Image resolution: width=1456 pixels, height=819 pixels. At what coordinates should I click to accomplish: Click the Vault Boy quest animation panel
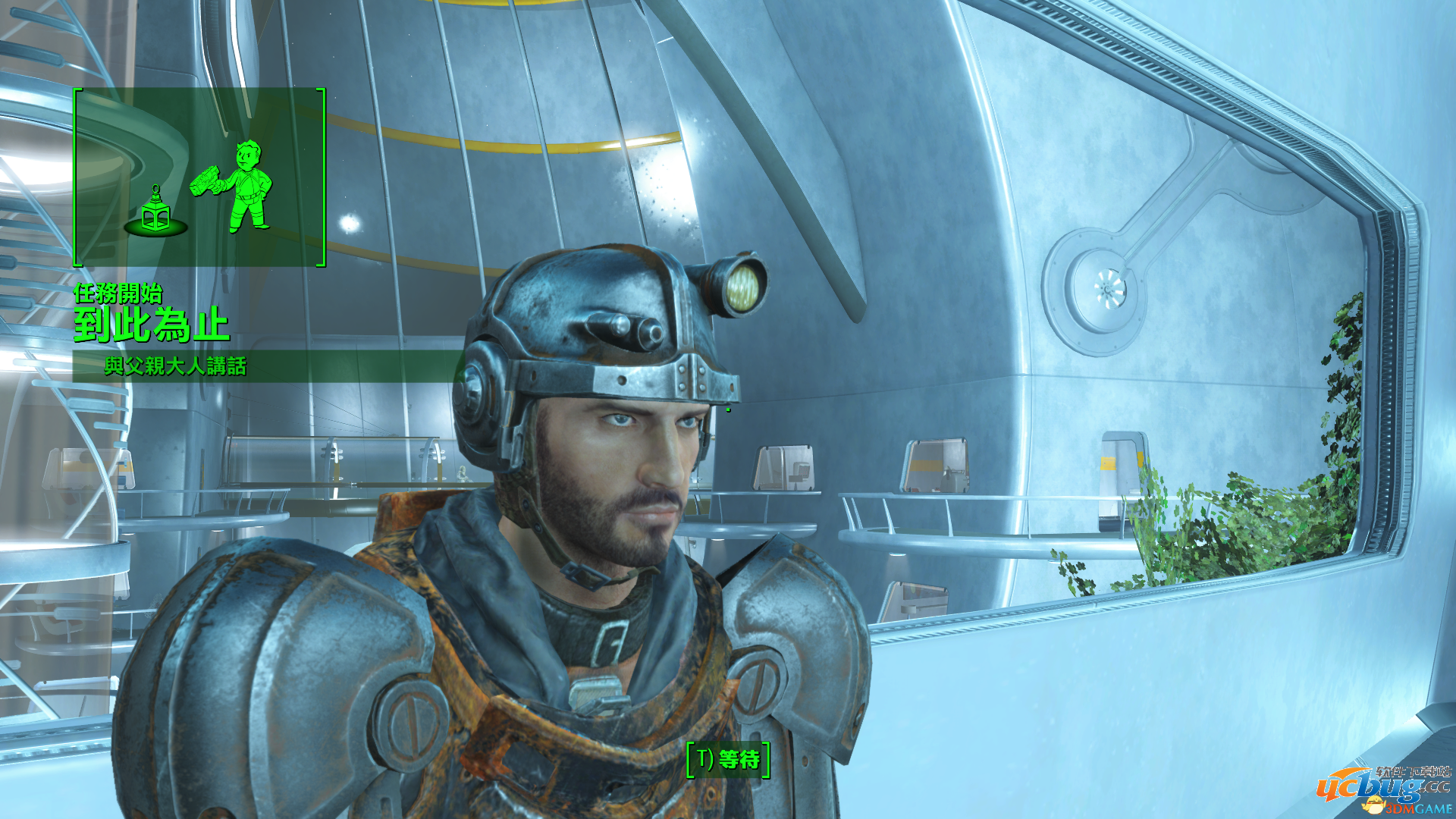coord(199,177)
